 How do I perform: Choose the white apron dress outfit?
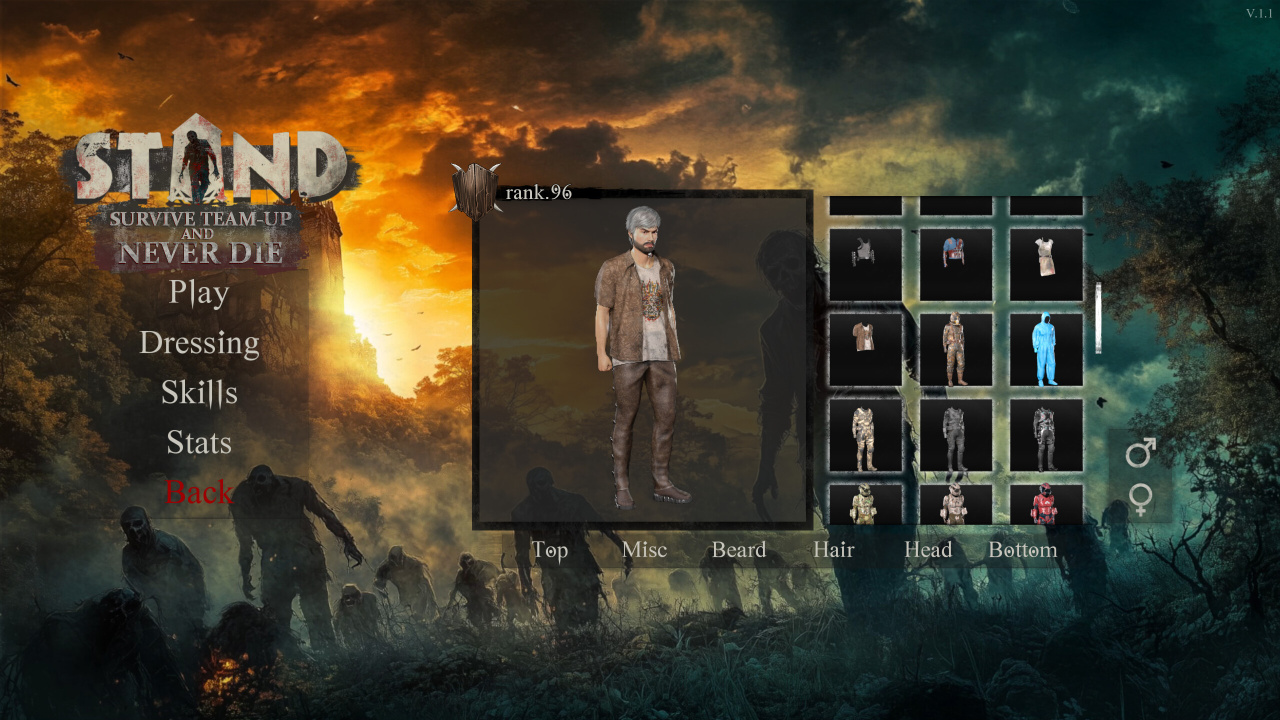click(1046, 264)
